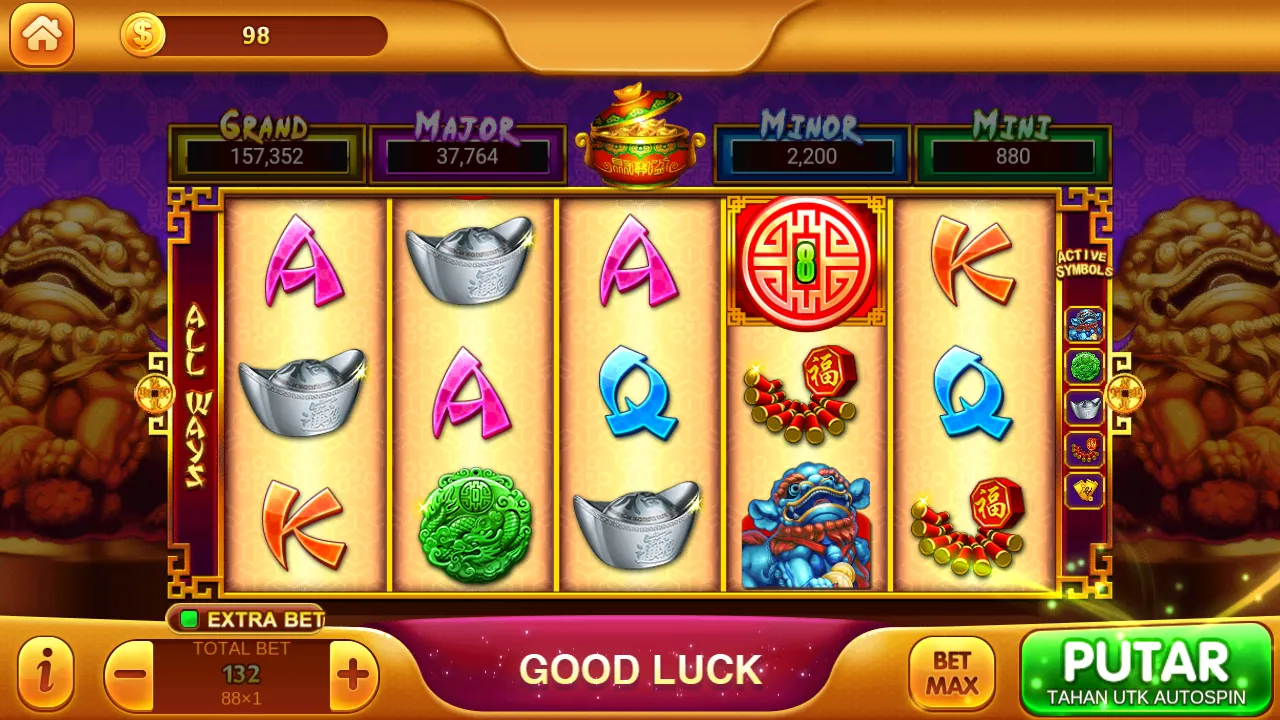Screen dimensions: 1280x720
Task: Select the firecracker active symbol
Action: coord(1085,450)
